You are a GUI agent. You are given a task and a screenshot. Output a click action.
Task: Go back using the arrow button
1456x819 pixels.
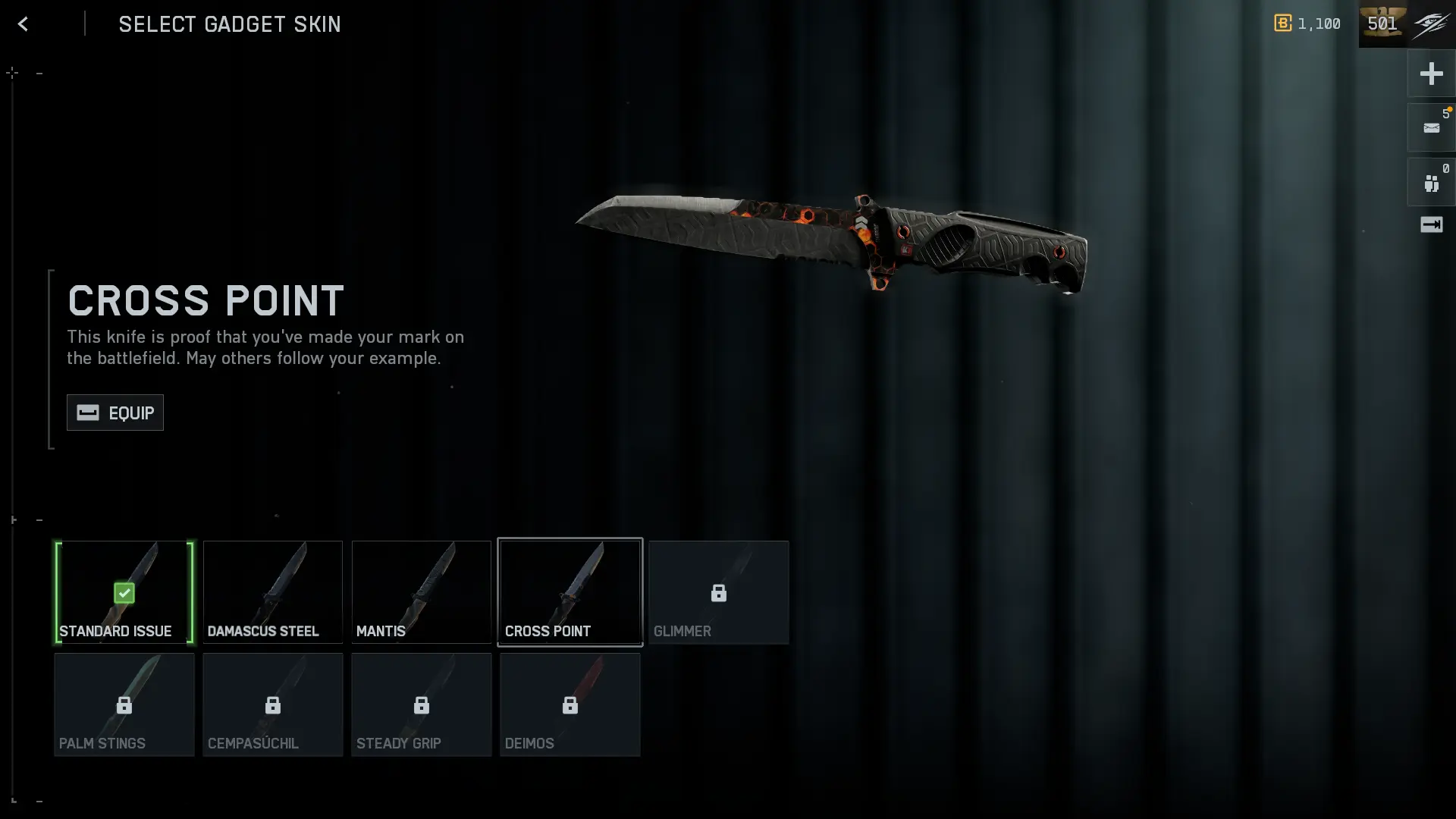click(23, 24)
